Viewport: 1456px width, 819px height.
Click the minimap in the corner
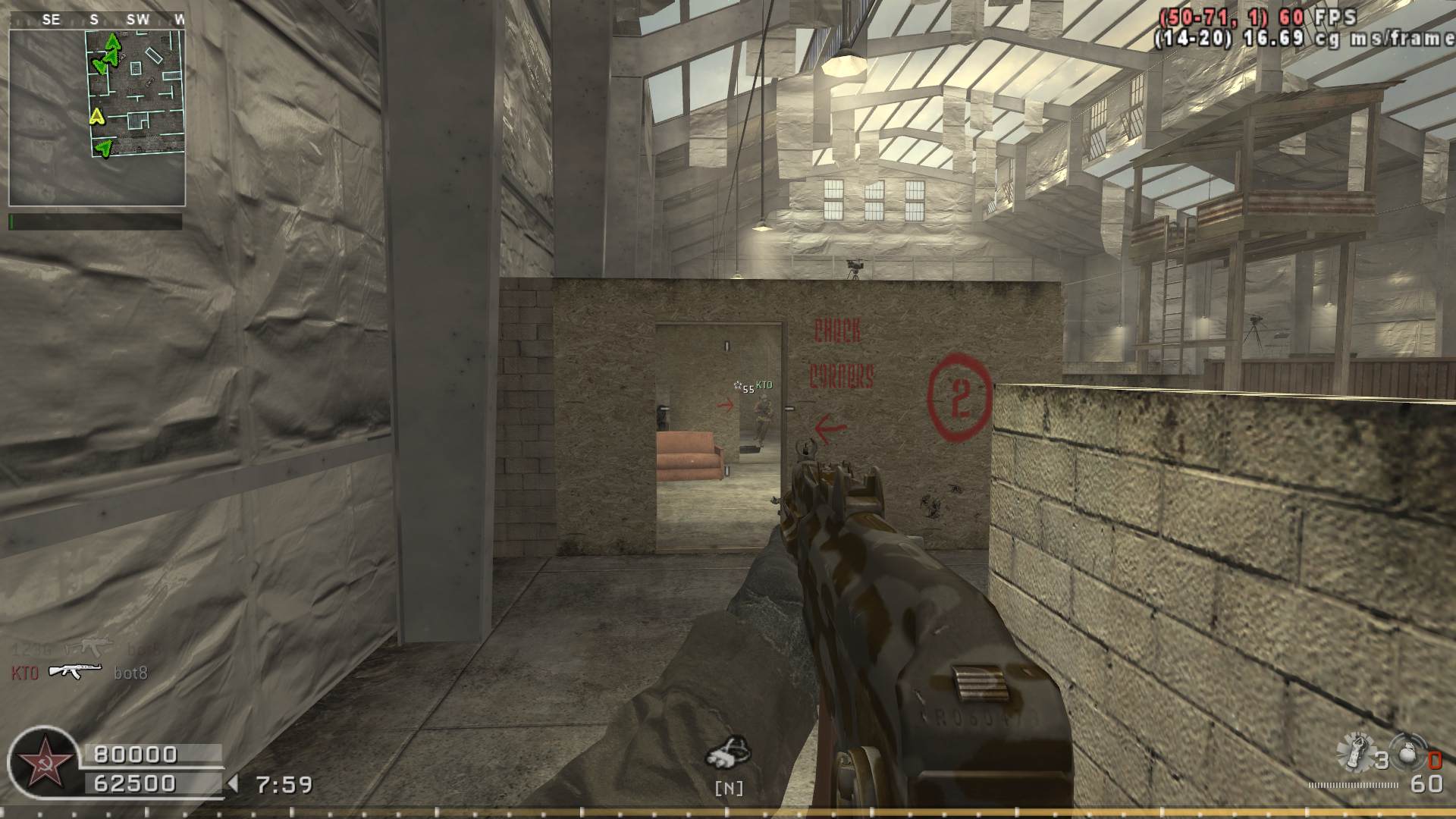click(97, 118)
